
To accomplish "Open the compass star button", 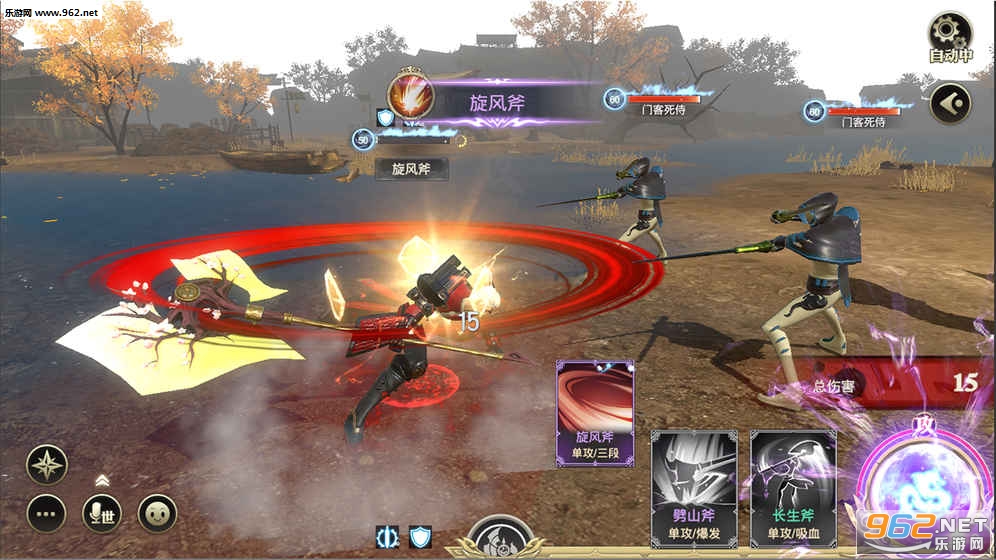I will point(47,464).
